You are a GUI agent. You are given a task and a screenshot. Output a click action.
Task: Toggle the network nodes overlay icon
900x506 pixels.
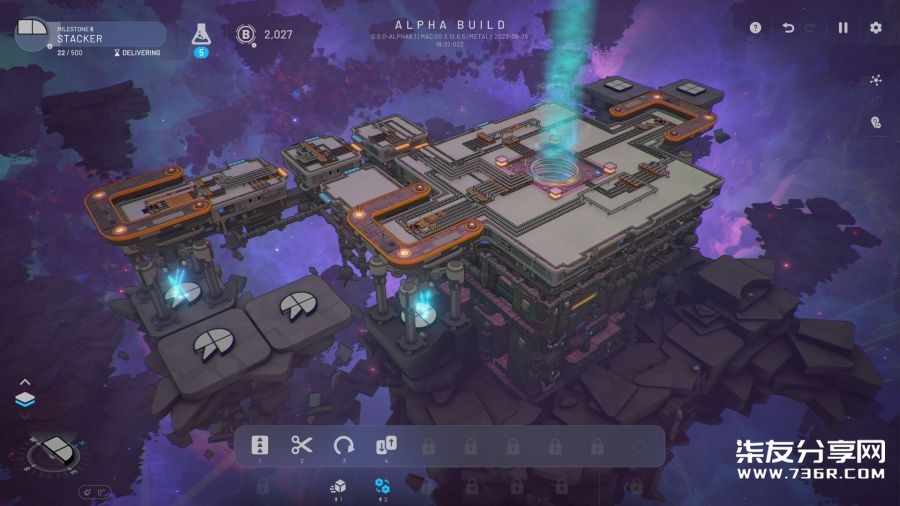pos(876,80)
